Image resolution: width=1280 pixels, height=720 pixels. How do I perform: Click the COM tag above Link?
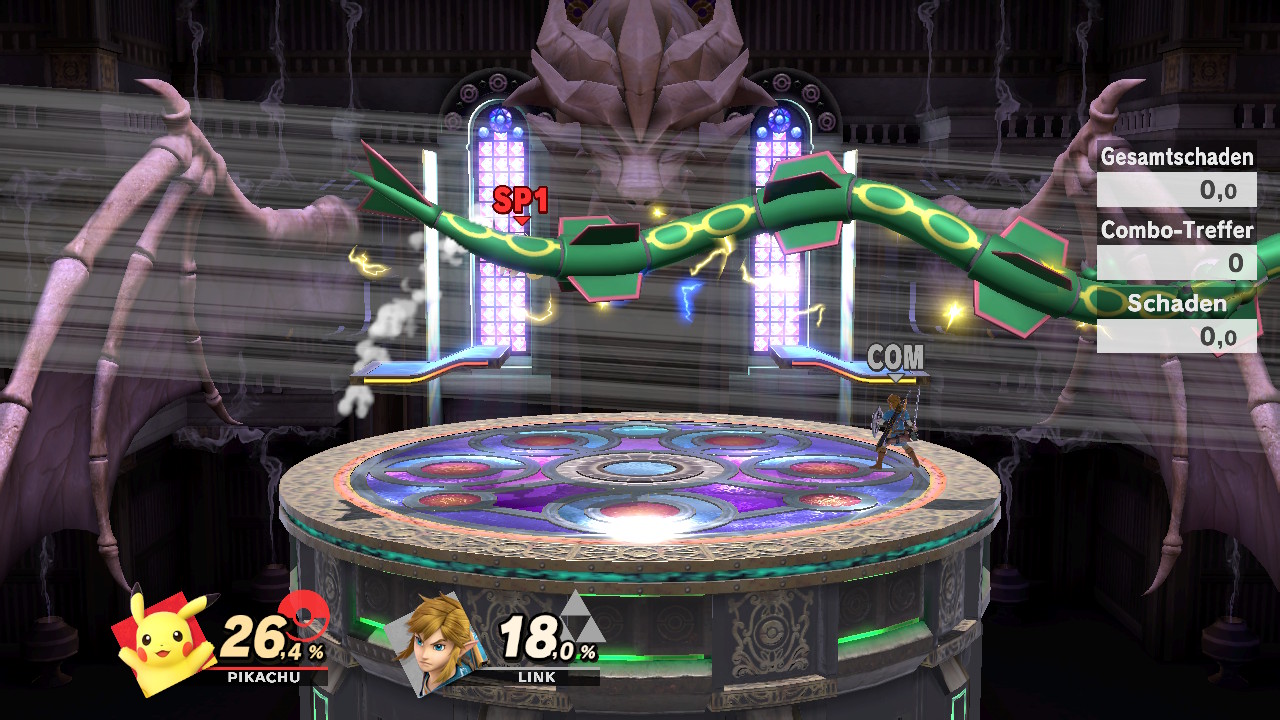(897, 355)
